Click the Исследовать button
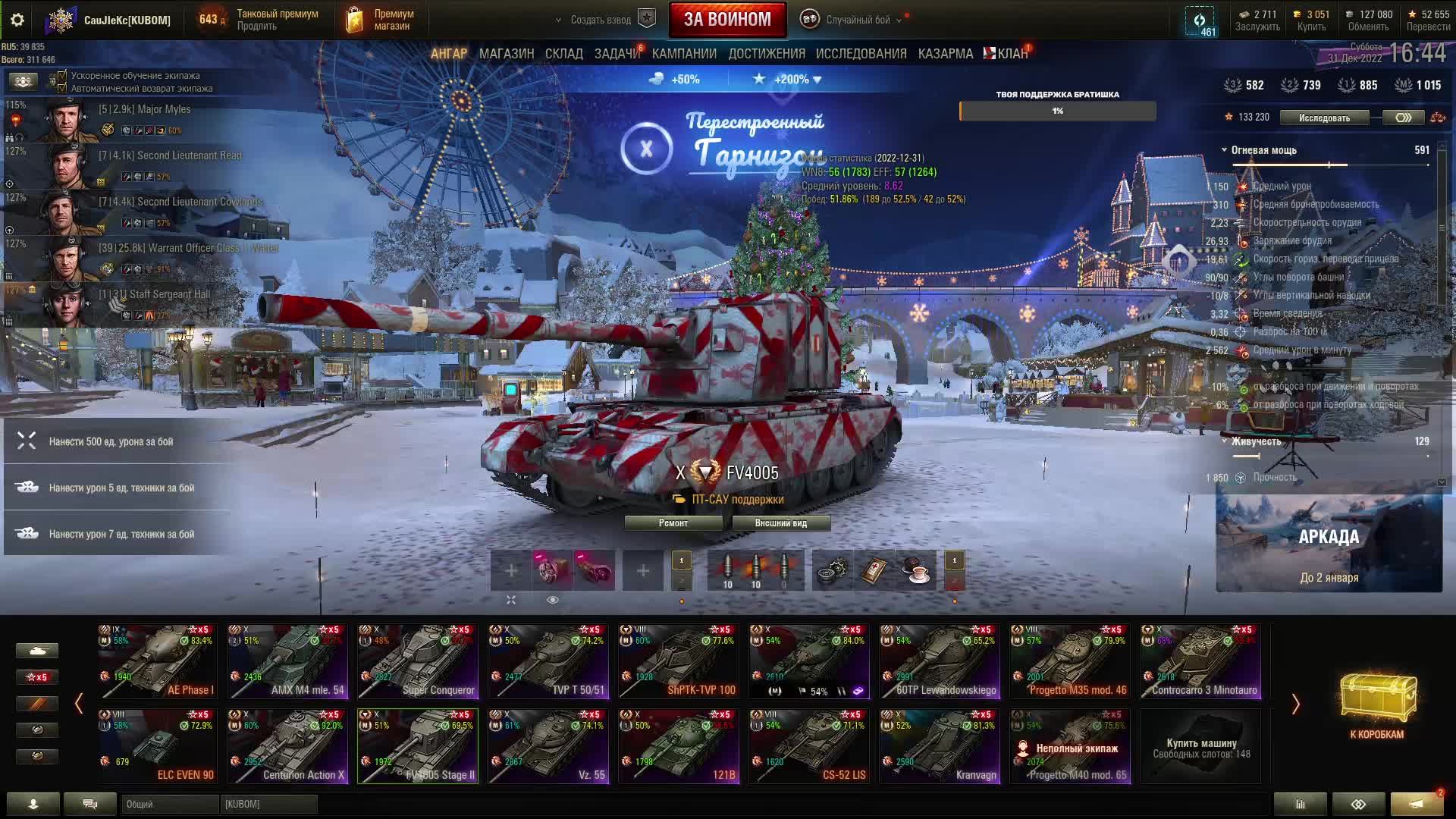Image resolution: width=1456 pixels, height=819 pixels. [x=1324, y=118]
